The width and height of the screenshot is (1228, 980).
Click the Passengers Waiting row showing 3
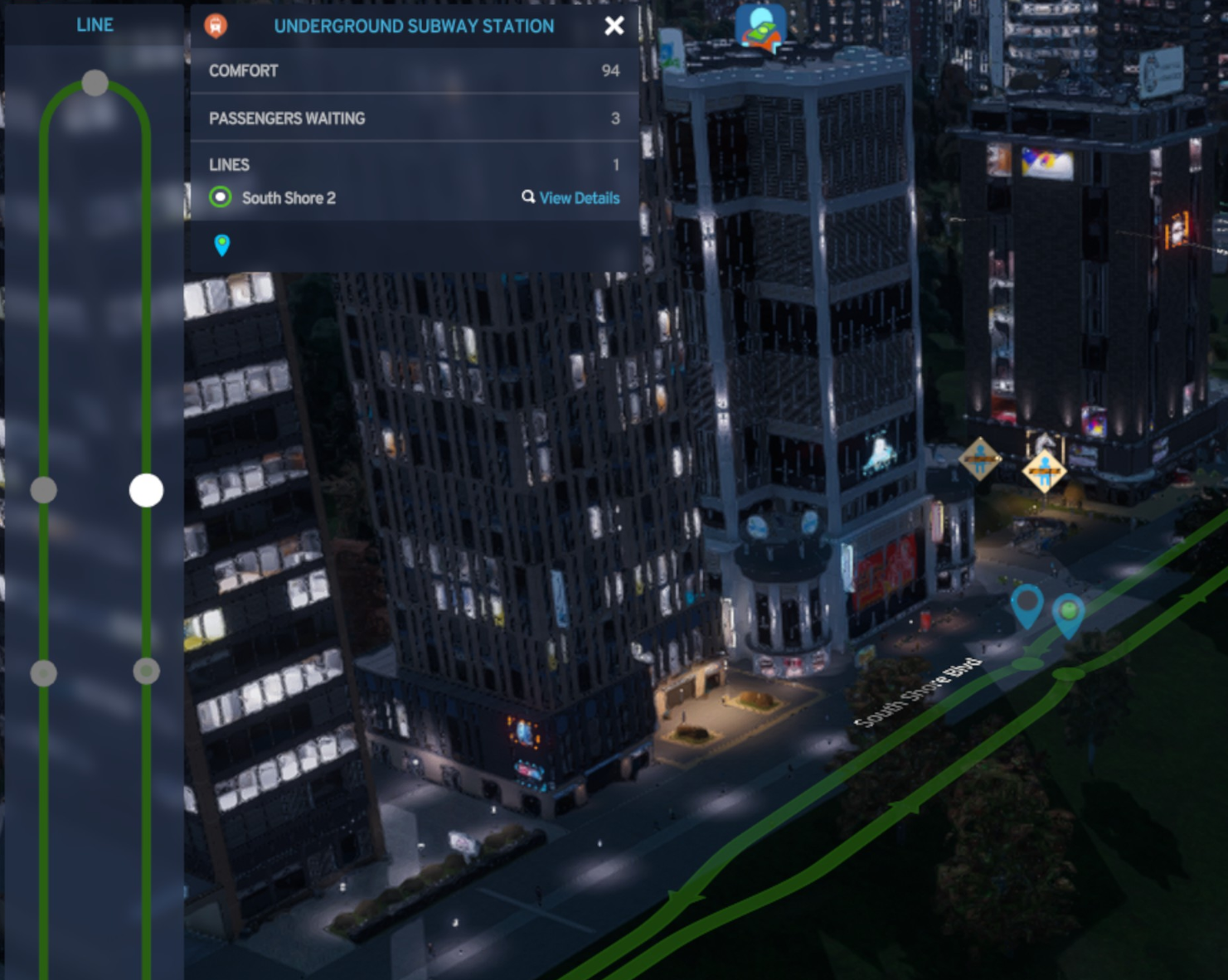(x=415, y=119)
